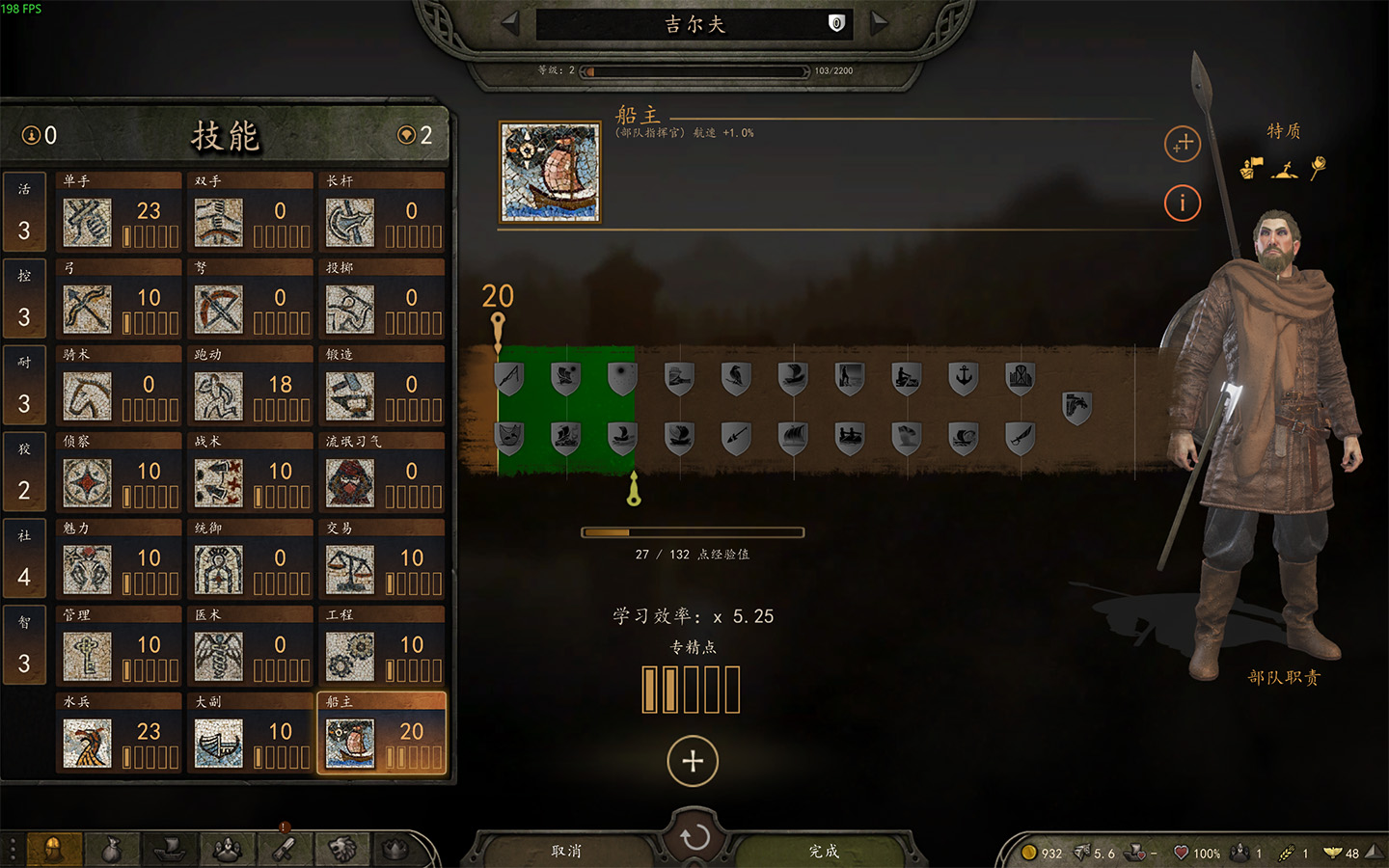Choose the 魅力 charm skill

point(120,560)
